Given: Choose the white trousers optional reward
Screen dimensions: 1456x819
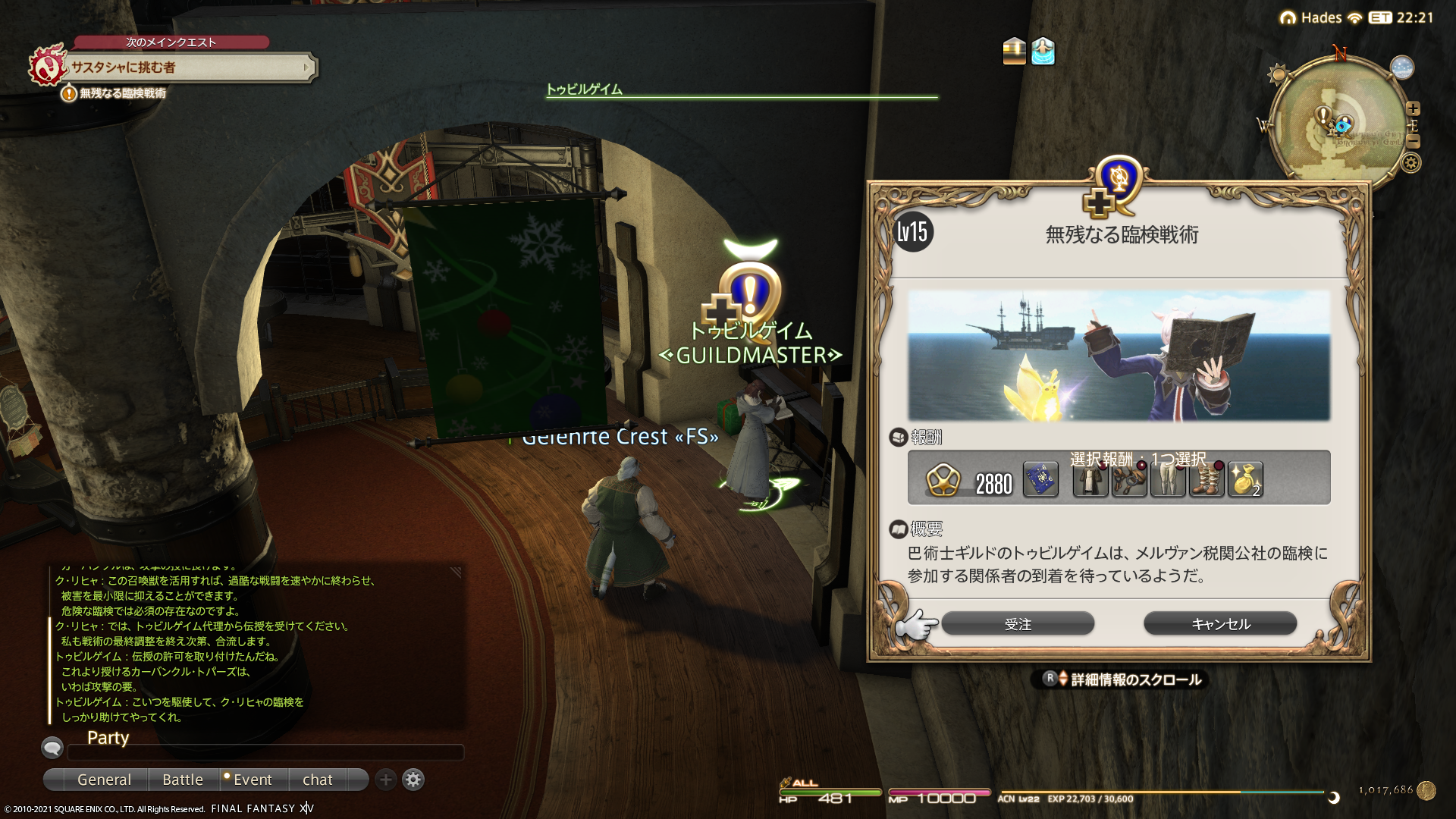Looking at the screenshot, I should (1167, 480).
